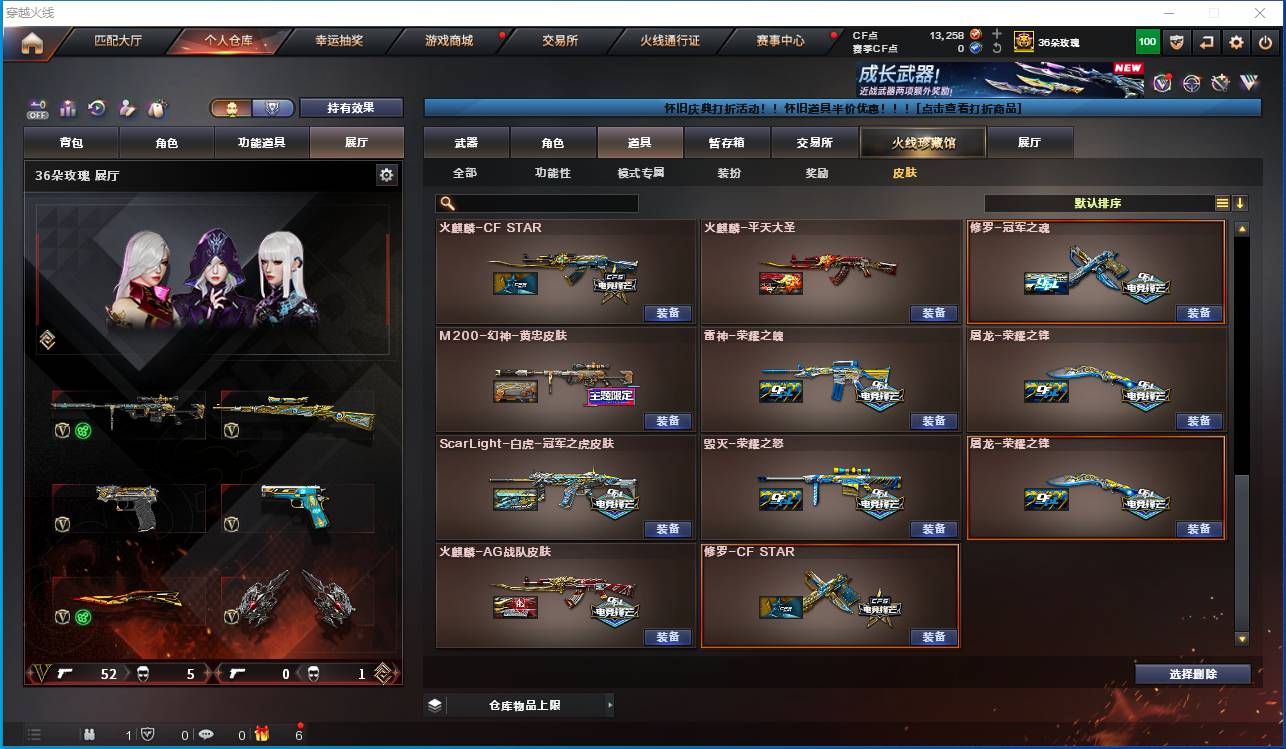Open the gift box icon at bottom bar
This screenshot has width=1286, height=749.
point(261,735)
